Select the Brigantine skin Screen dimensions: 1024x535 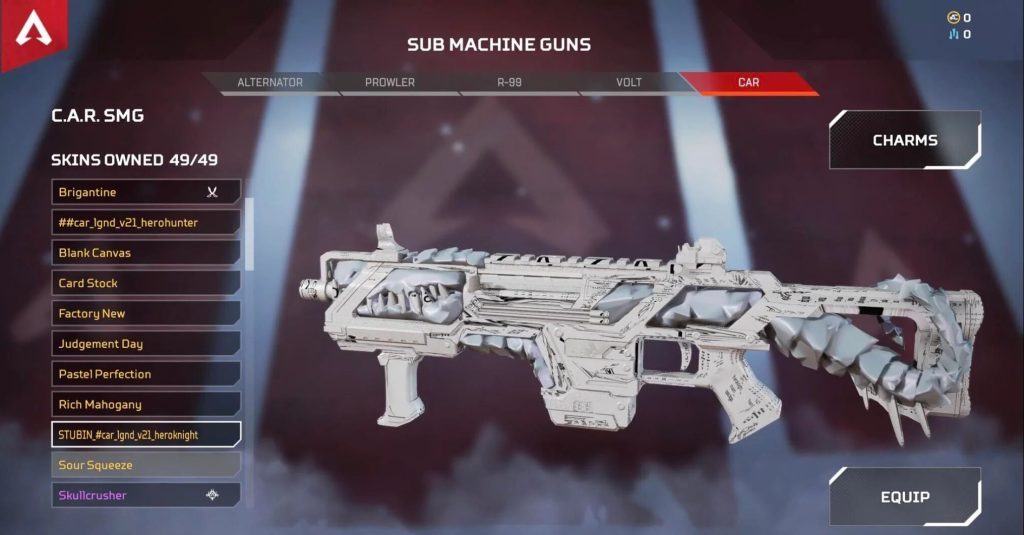tap(146, 192)
